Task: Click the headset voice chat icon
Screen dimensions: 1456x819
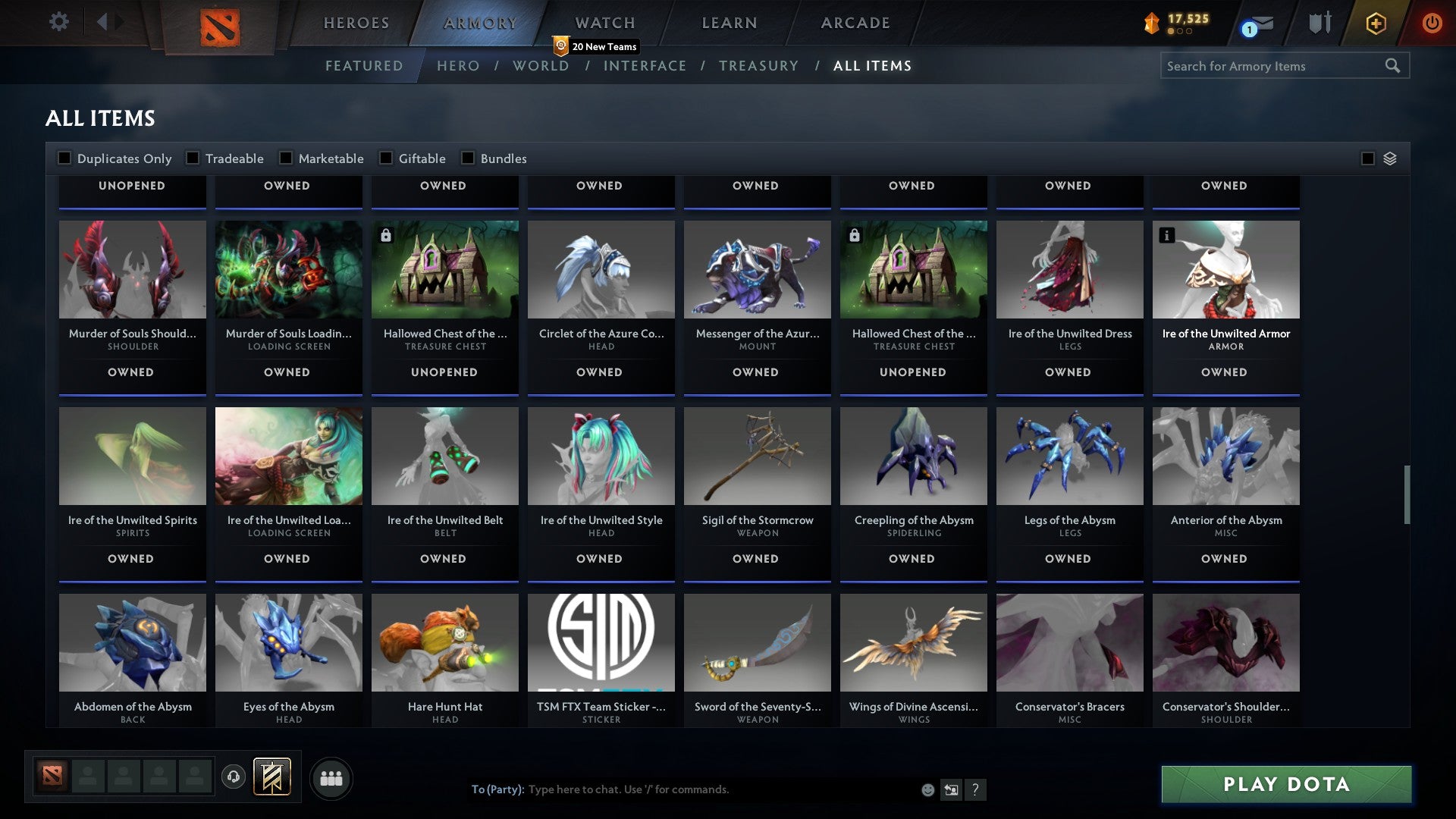Action: 233,777
